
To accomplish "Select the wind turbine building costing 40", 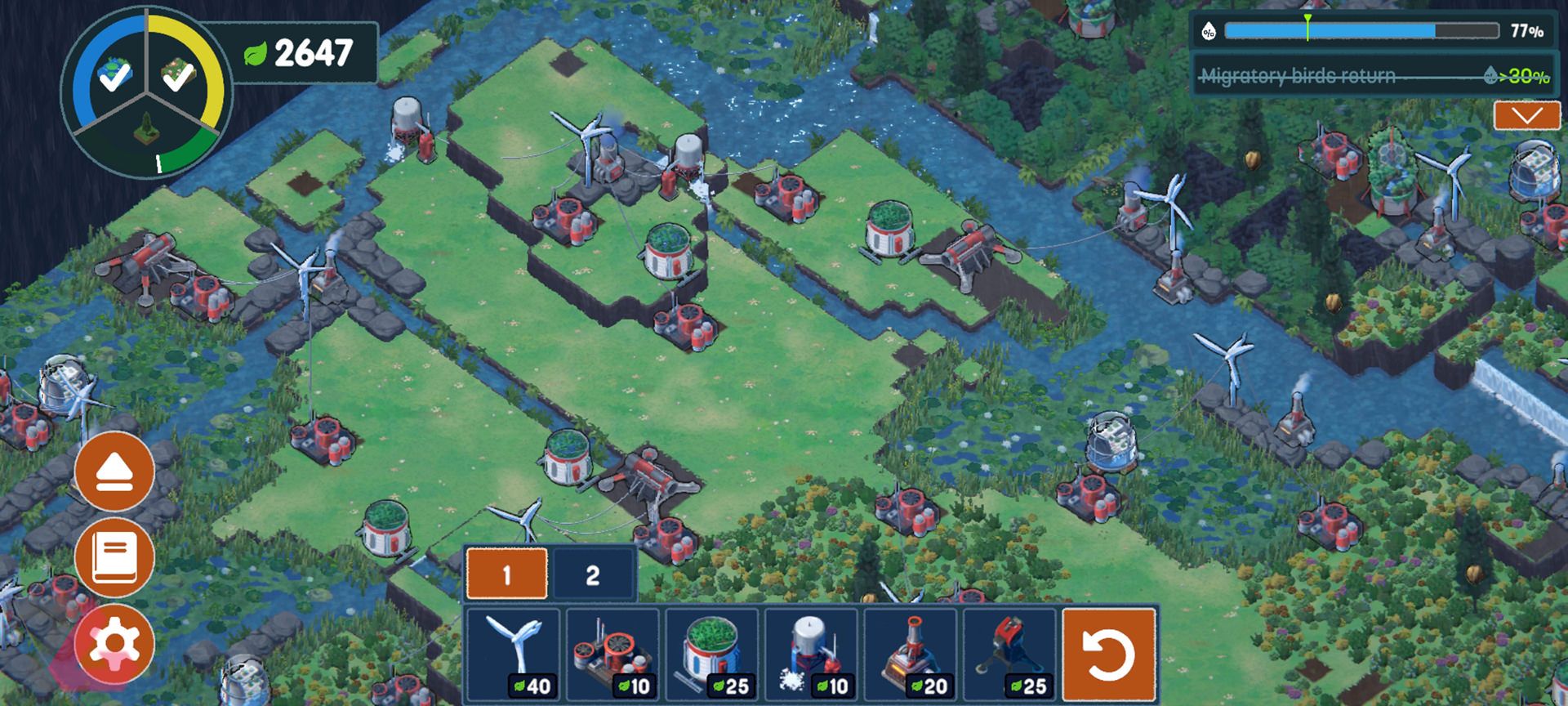I will pyautogui.click(x=513, y=654).
